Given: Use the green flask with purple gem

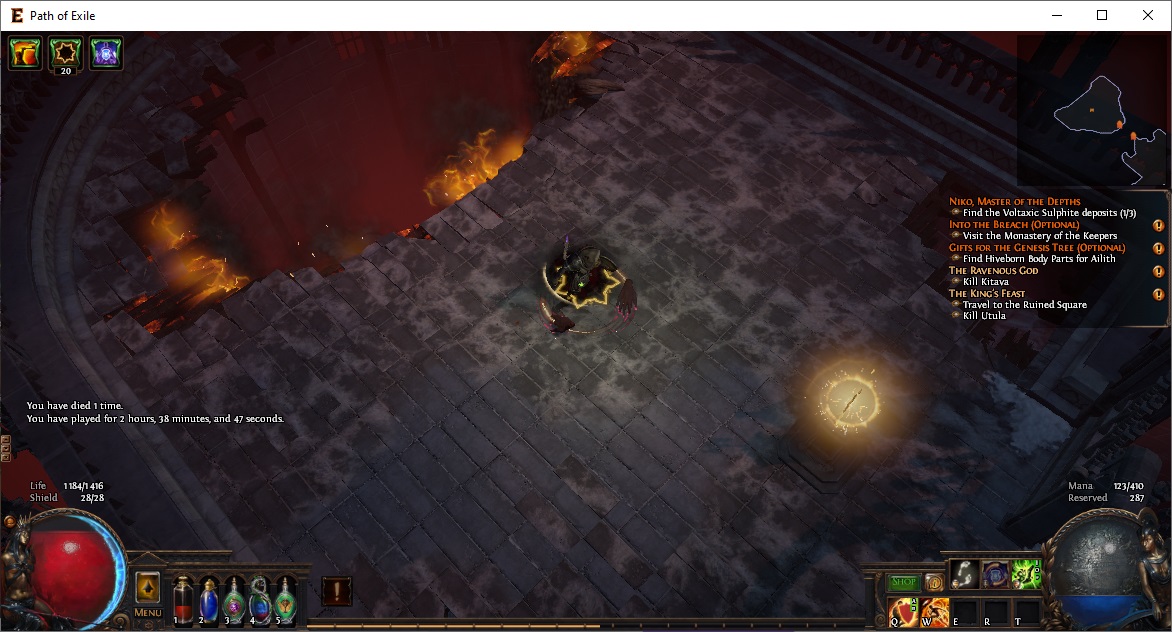Looking at the screenshot, I should [x=234, y=599].
